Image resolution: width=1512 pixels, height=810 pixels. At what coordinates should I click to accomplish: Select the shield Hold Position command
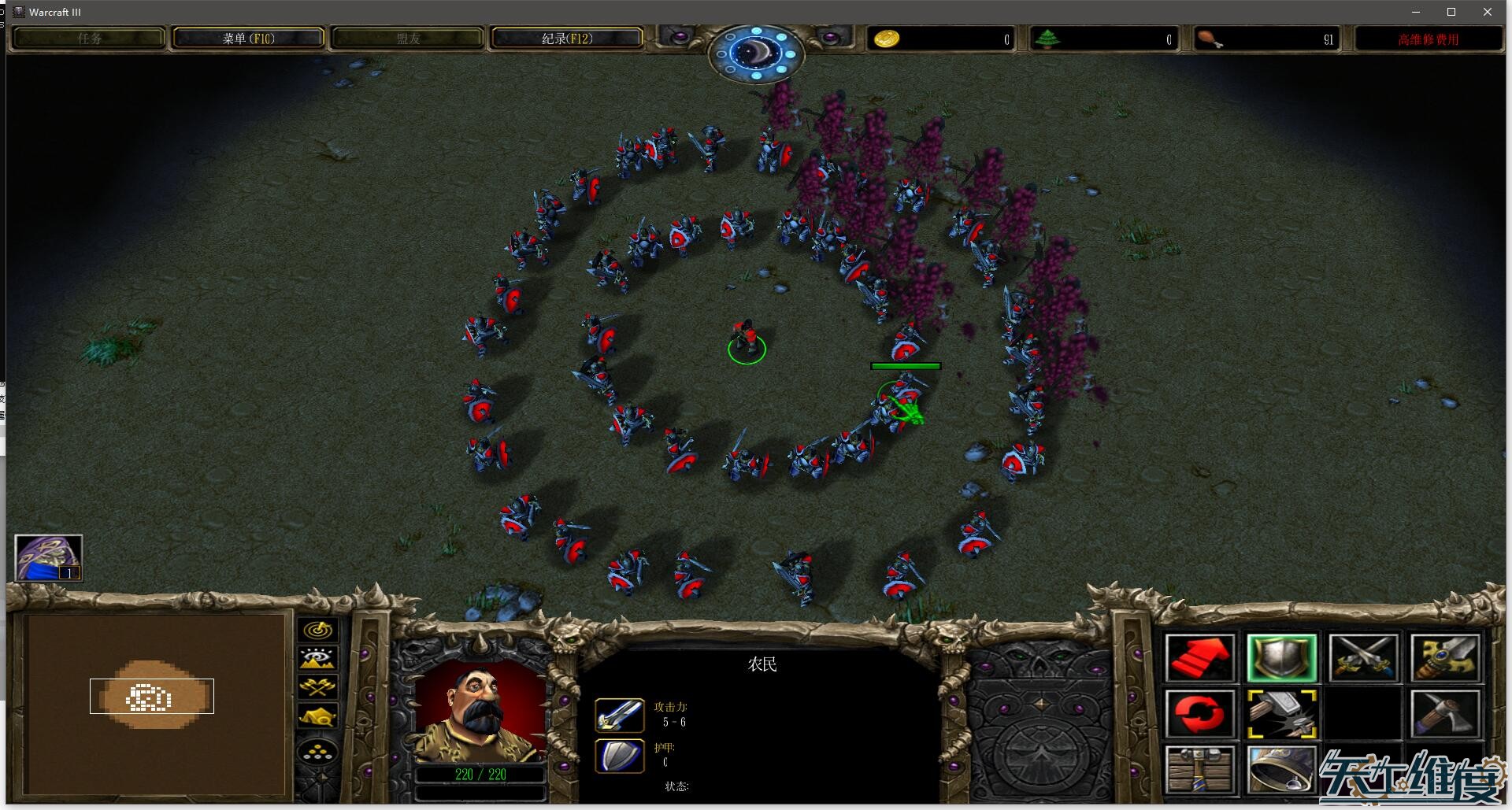coord(1281,658)
